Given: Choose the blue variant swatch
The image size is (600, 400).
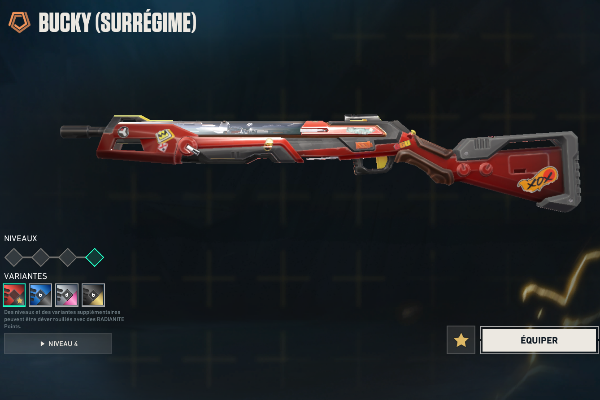Looking at the screenshot, I should pyautogui.click(x=40, y=294).
